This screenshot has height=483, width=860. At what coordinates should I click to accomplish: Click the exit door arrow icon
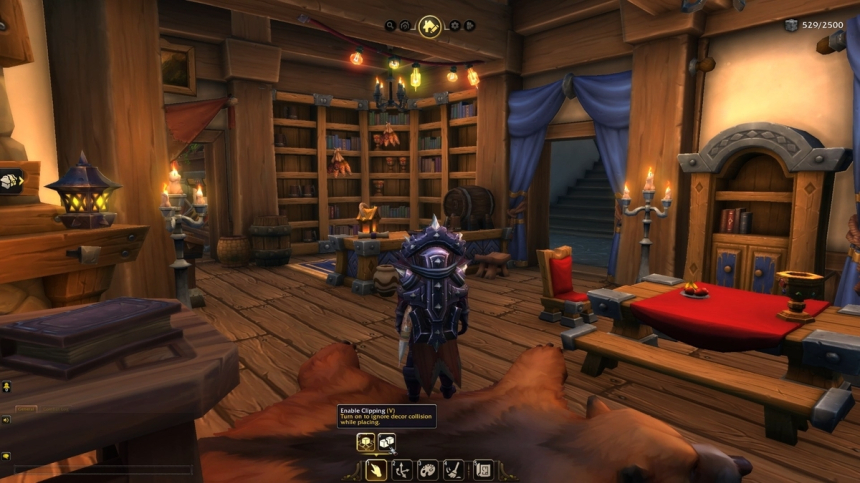tap(470, 26)
